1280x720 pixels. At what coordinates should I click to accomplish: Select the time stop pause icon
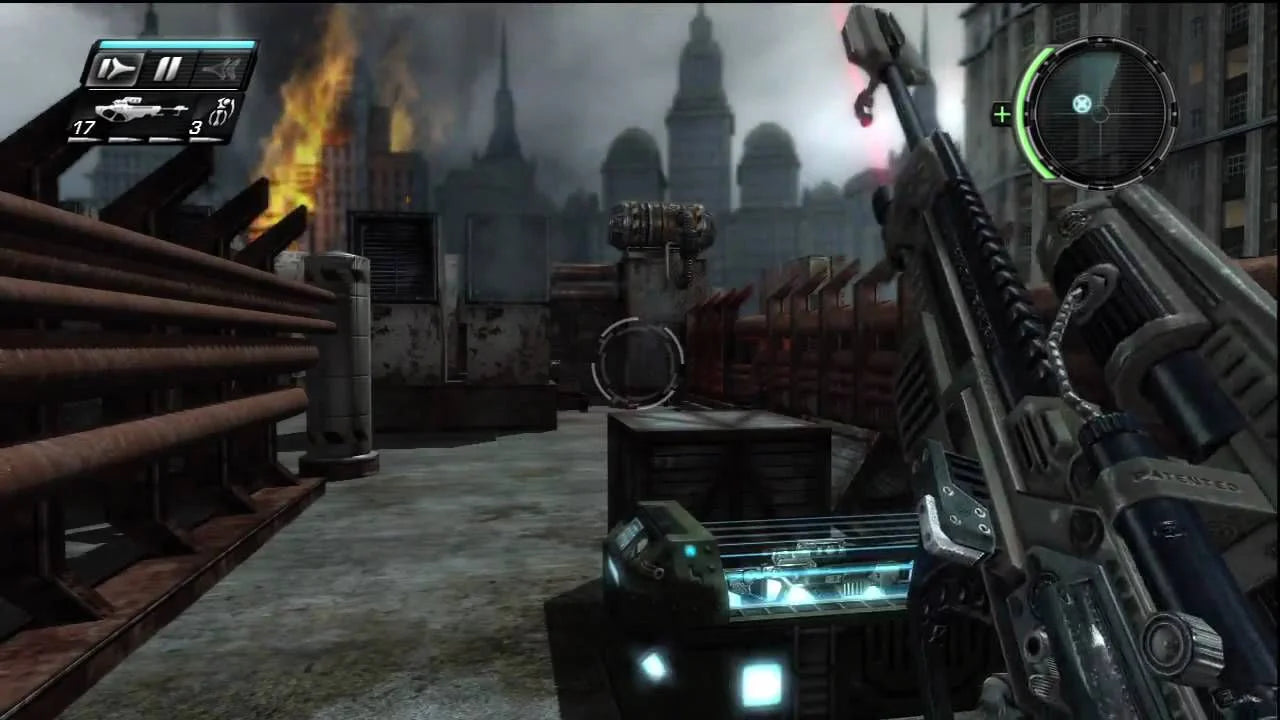click(x=167, y=69)
